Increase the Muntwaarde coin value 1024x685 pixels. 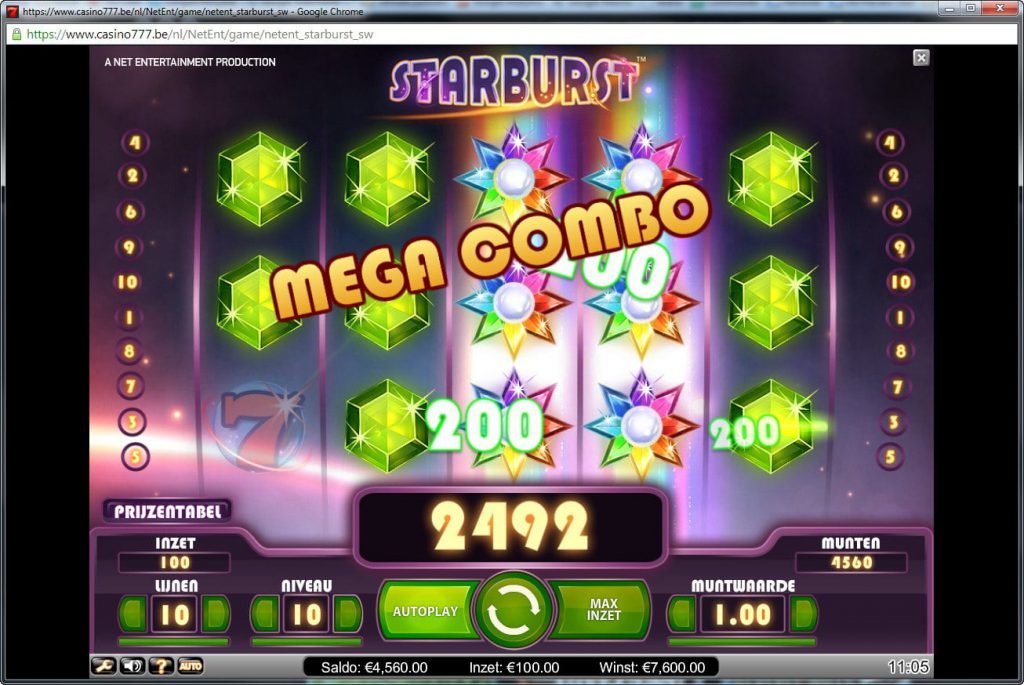802,614
